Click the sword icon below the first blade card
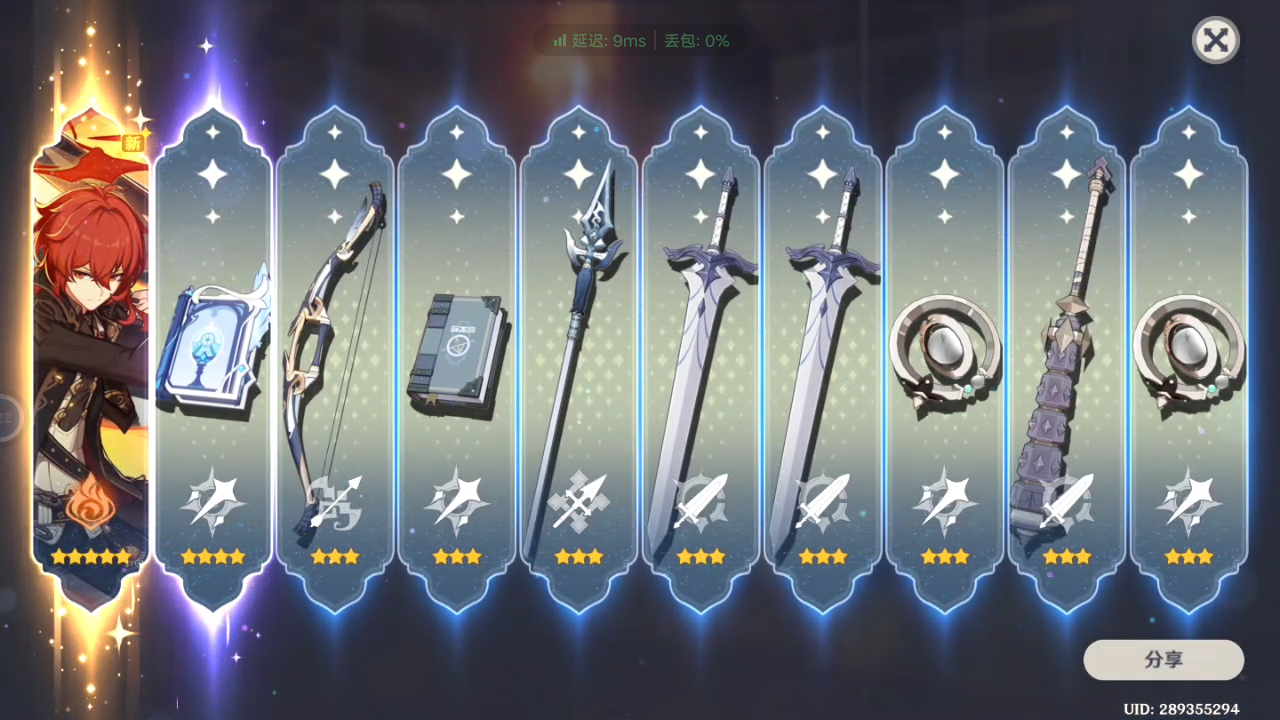This screenshot has width=1280, height=720. coord(701,503)
